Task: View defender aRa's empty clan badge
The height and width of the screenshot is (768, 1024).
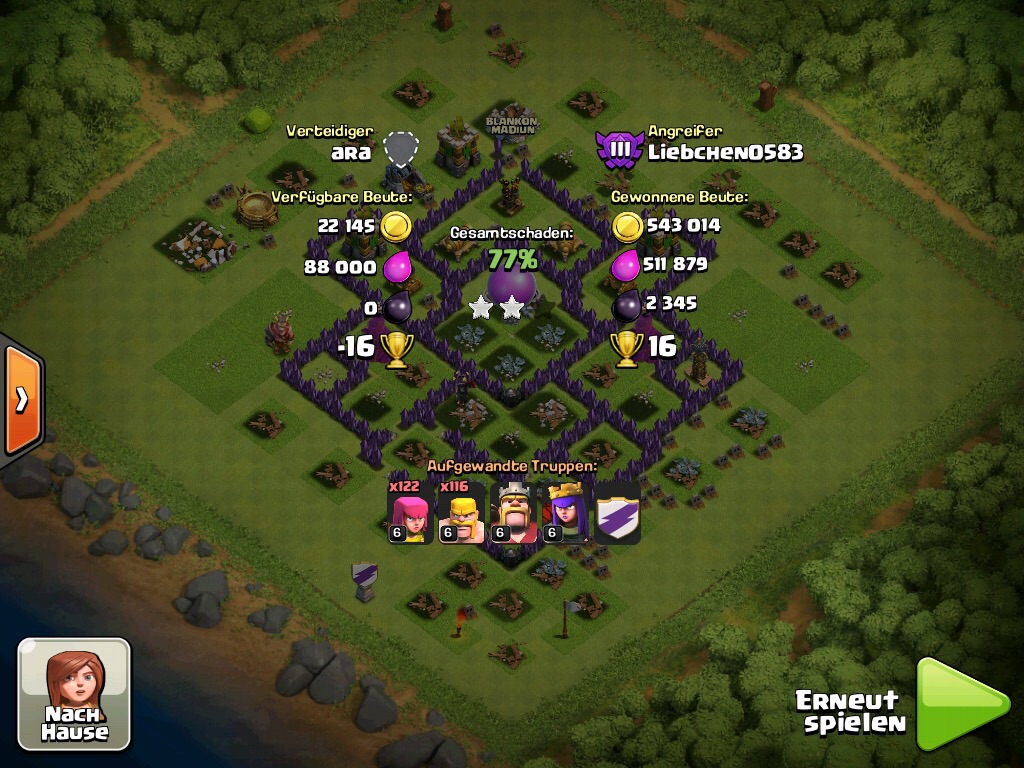Action: click(401, 150)
